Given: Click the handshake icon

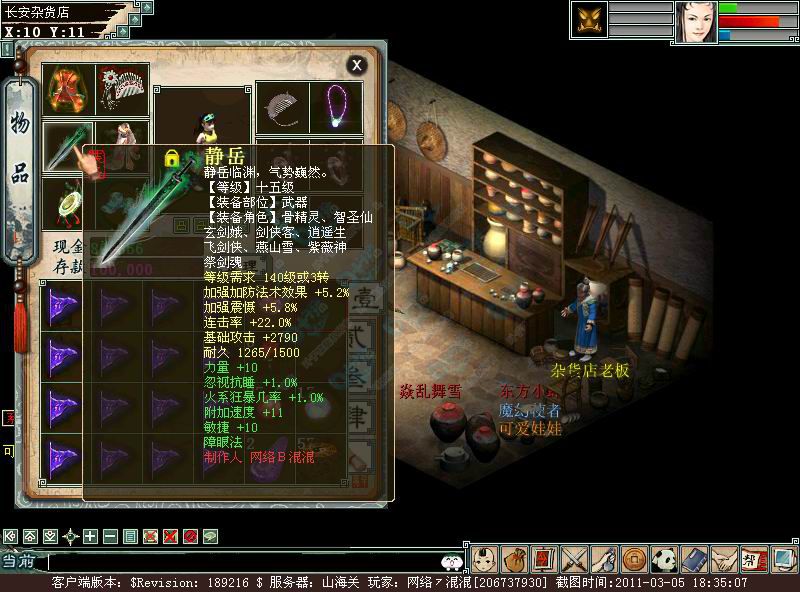Looking at the screenshot, I should (724, 558).
